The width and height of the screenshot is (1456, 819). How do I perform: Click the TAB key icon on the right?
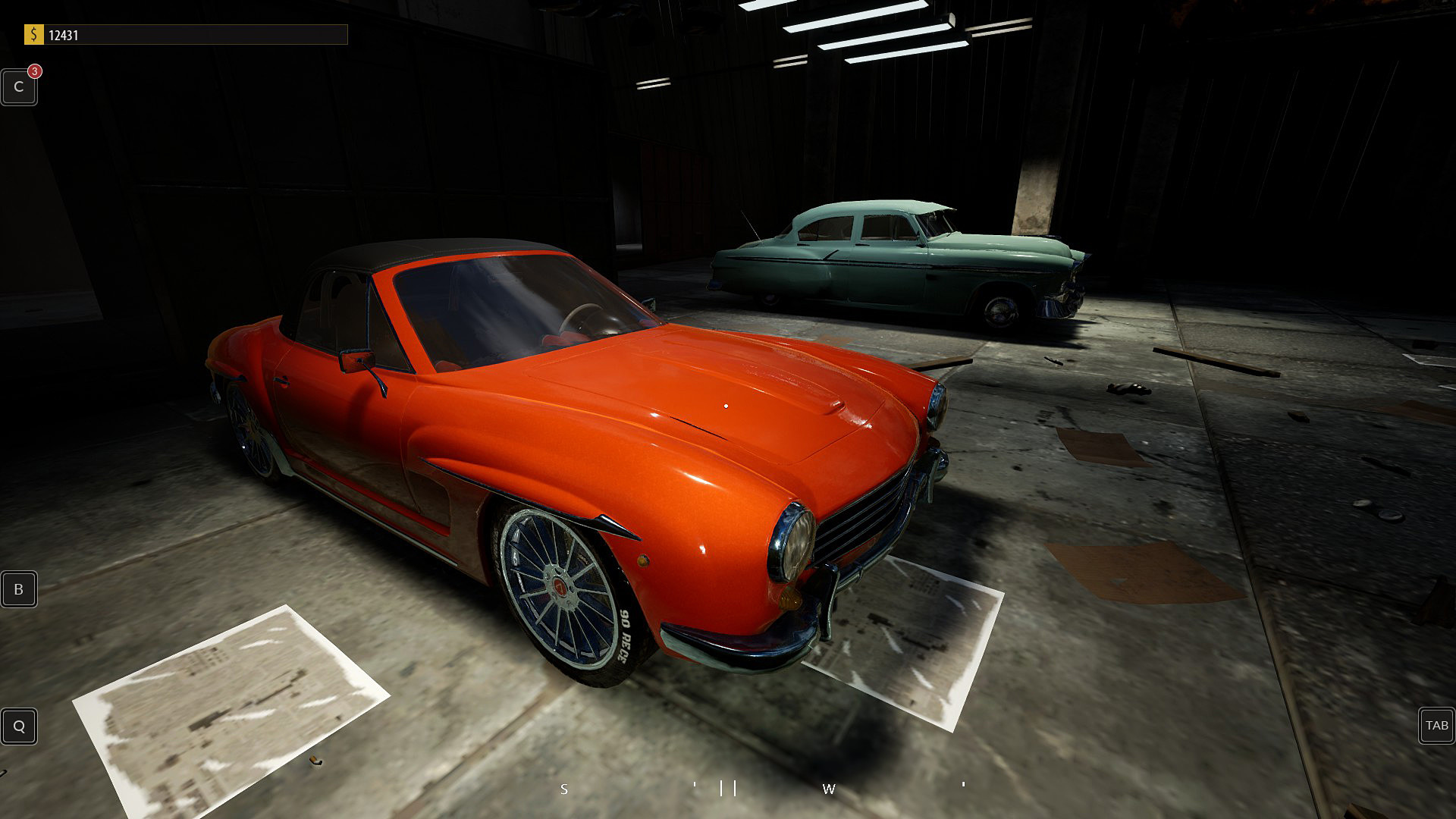(x=1436, y=726)
